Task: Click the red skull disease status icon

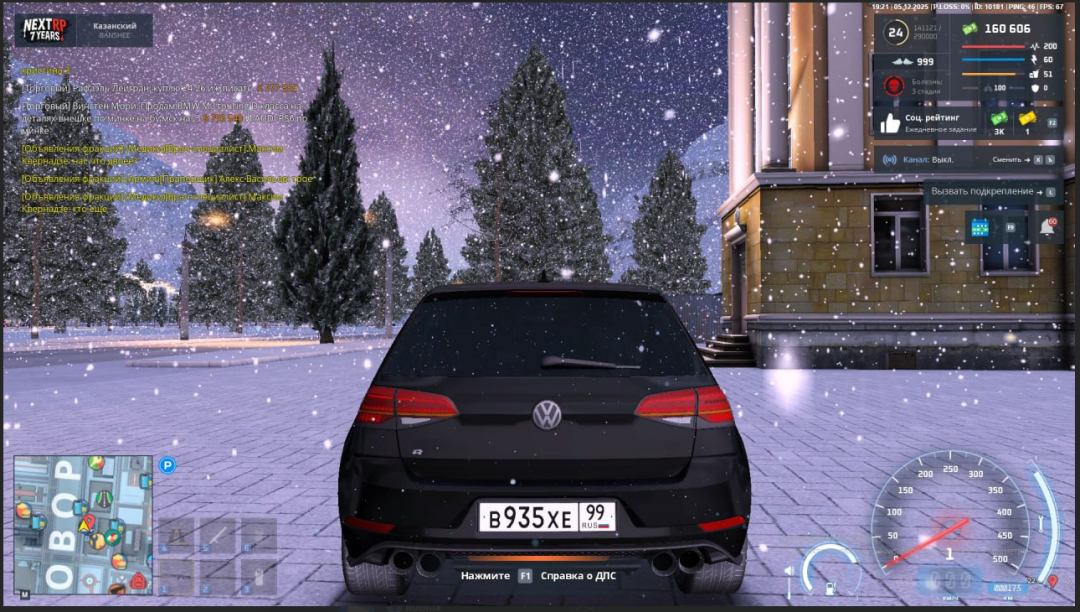Action: [894, 85]
